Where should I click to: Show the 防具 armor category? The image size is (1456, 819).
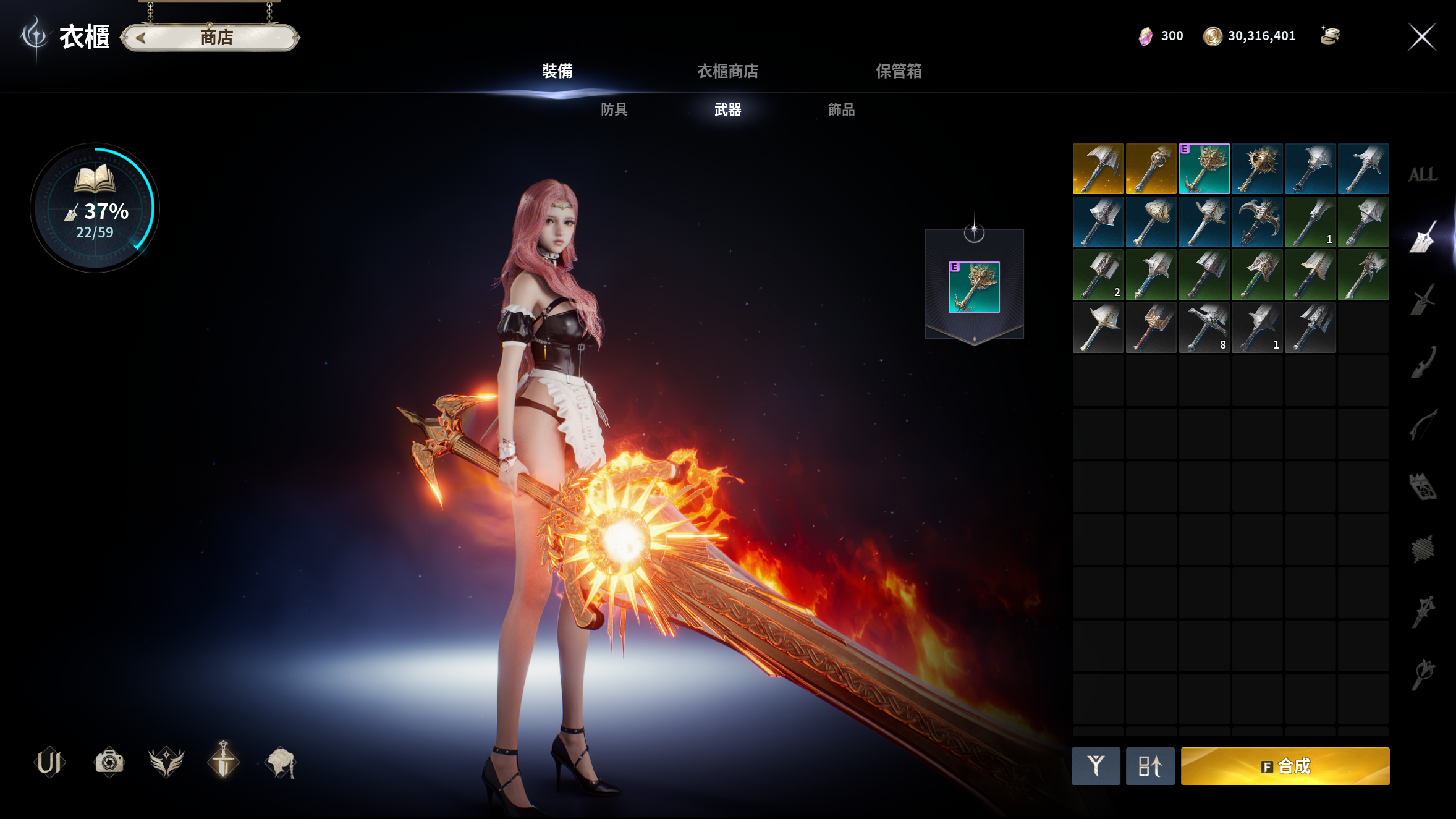[x=614, y=110]
